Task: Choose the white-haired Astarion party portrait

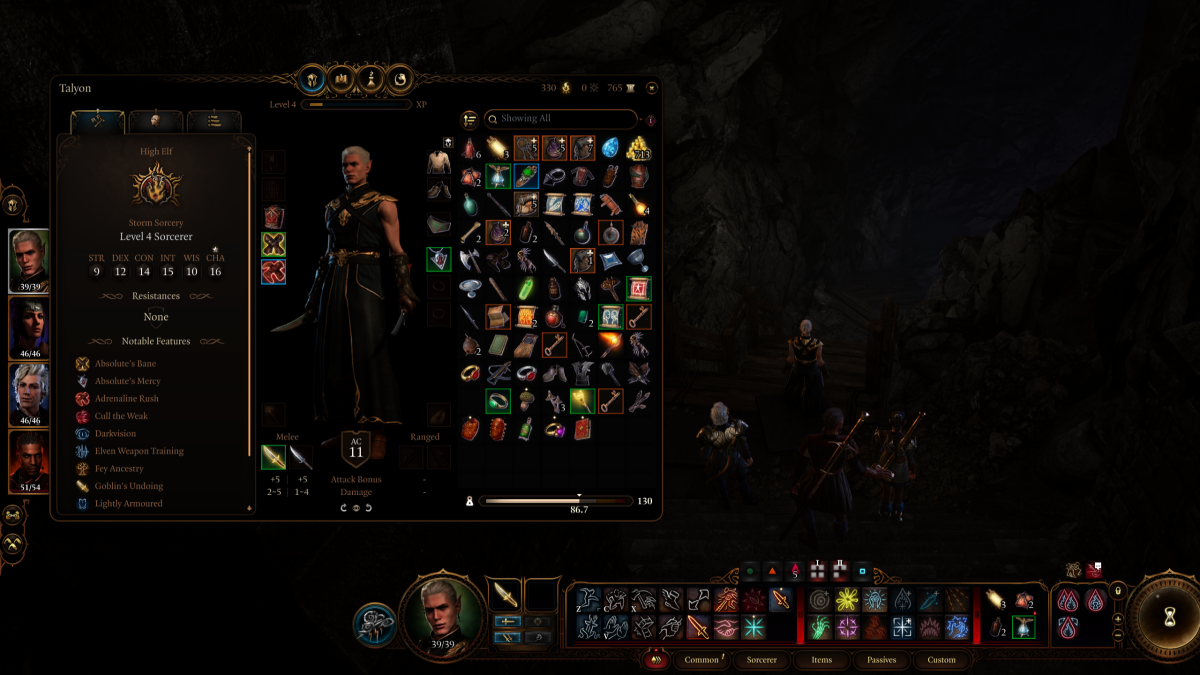Action: 29,394
